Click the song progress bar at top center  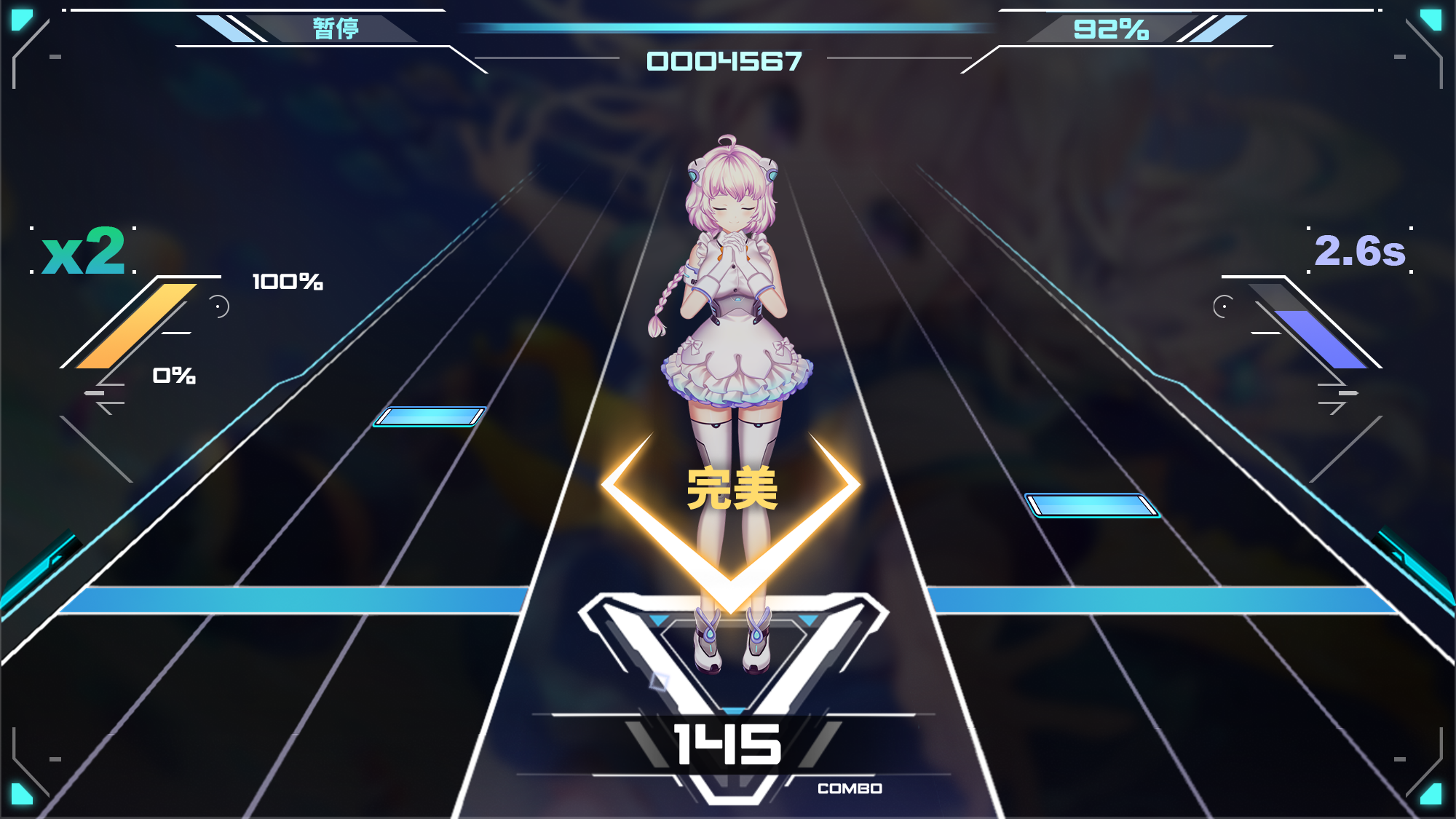tap(728, 27)
